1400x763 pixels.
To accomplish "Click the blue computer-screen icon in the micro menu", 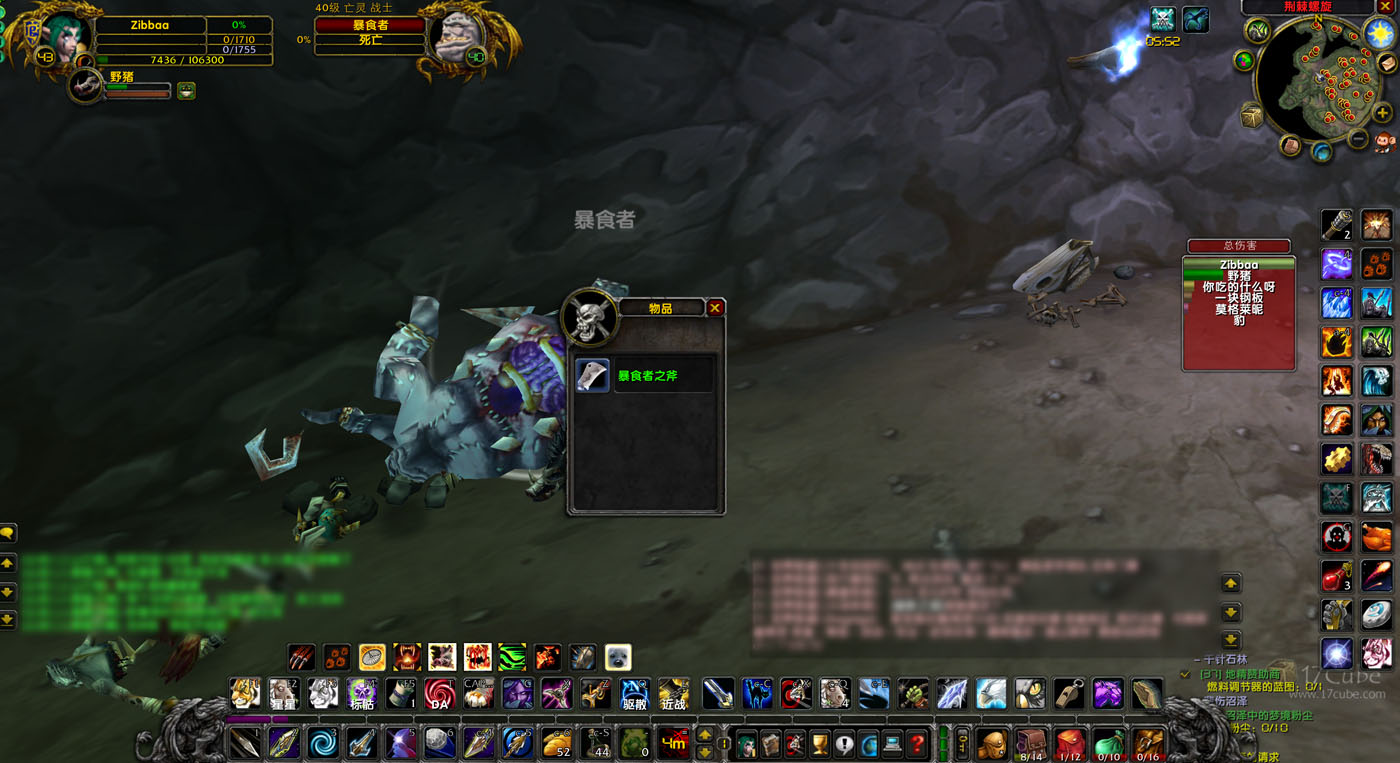I will coord(892,744).
